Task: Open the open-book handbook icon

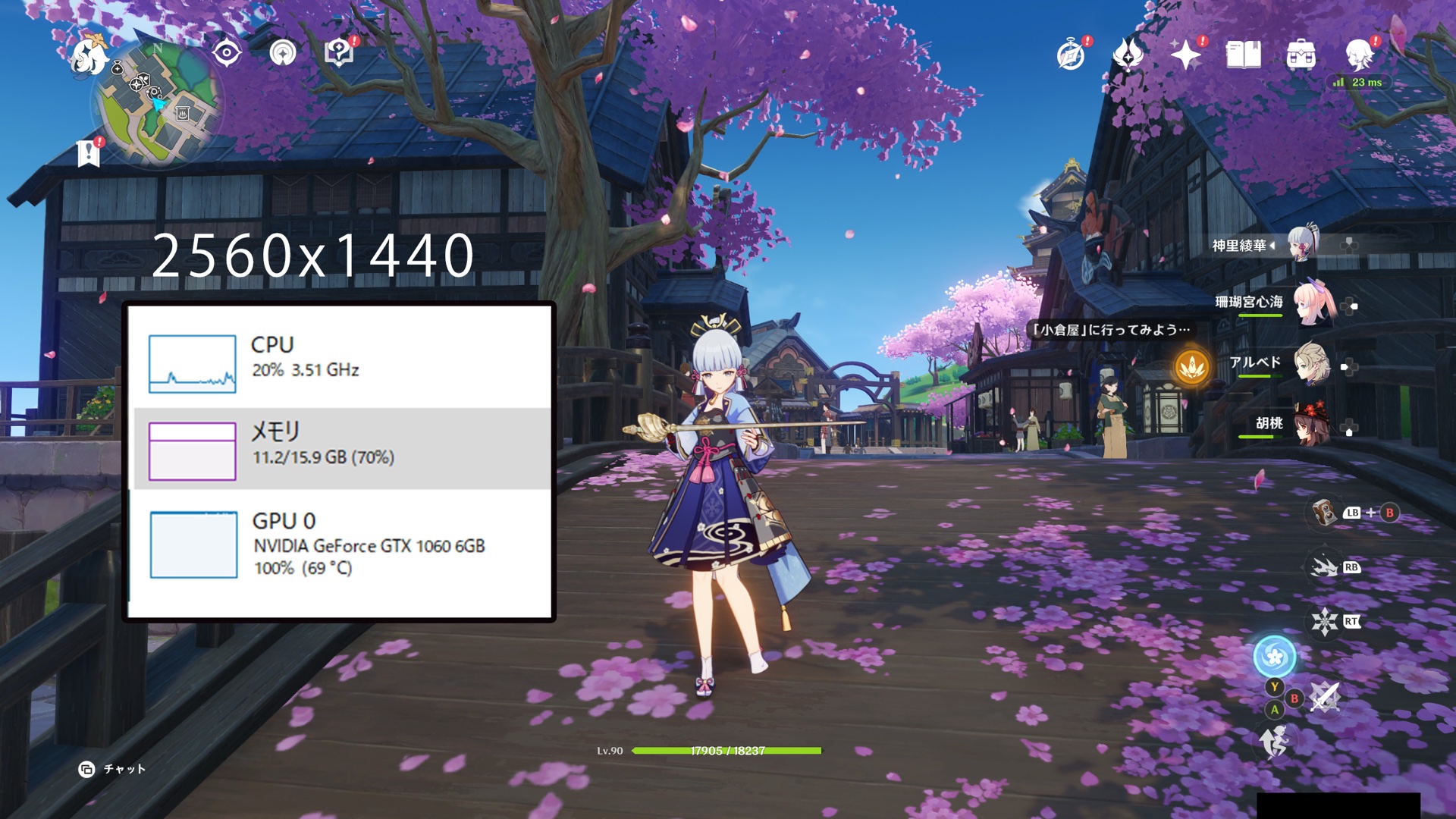Action: [1243, 55]
